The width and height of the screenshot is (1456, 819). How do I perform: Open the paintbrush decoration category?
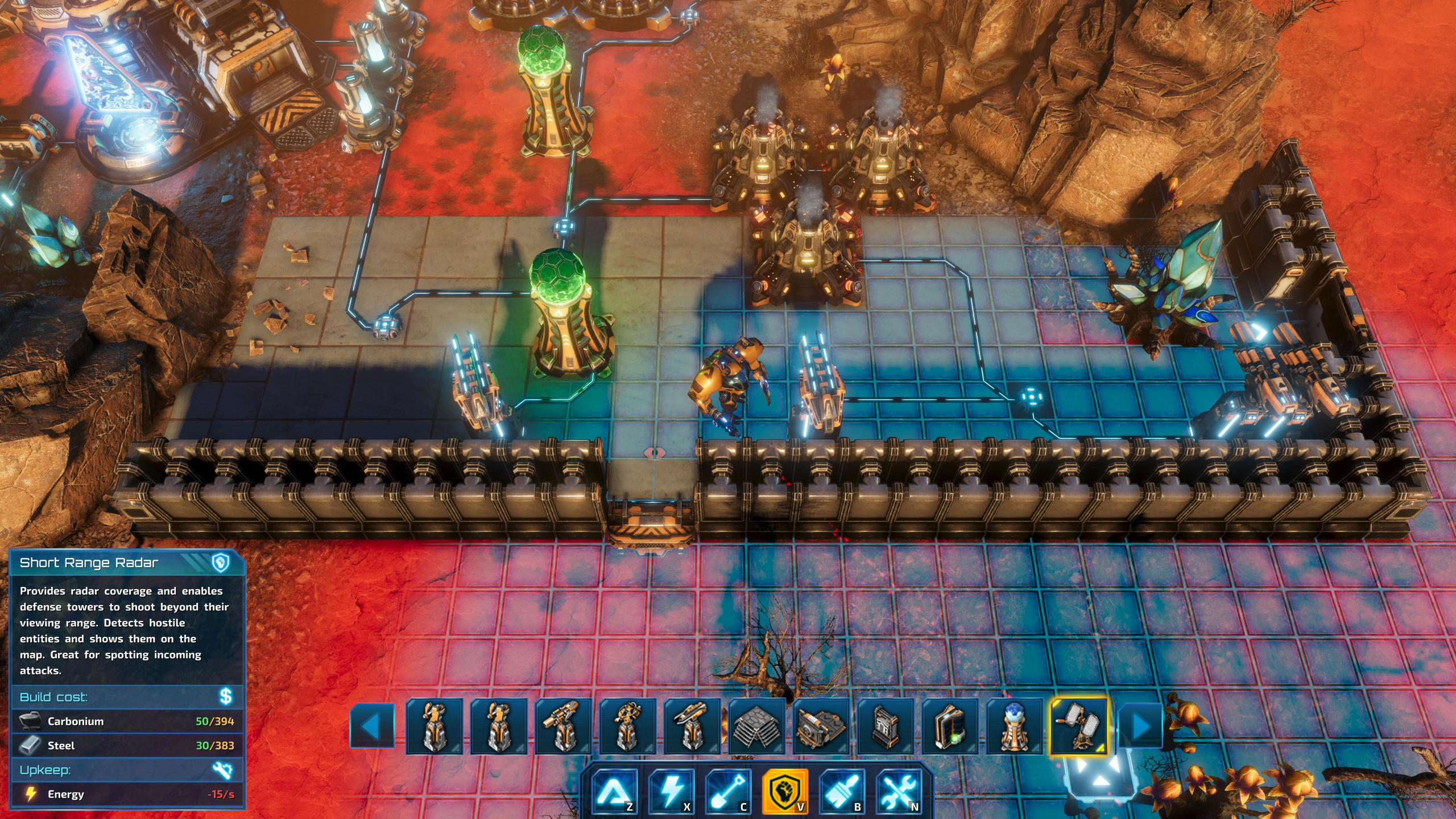[842, 791]
